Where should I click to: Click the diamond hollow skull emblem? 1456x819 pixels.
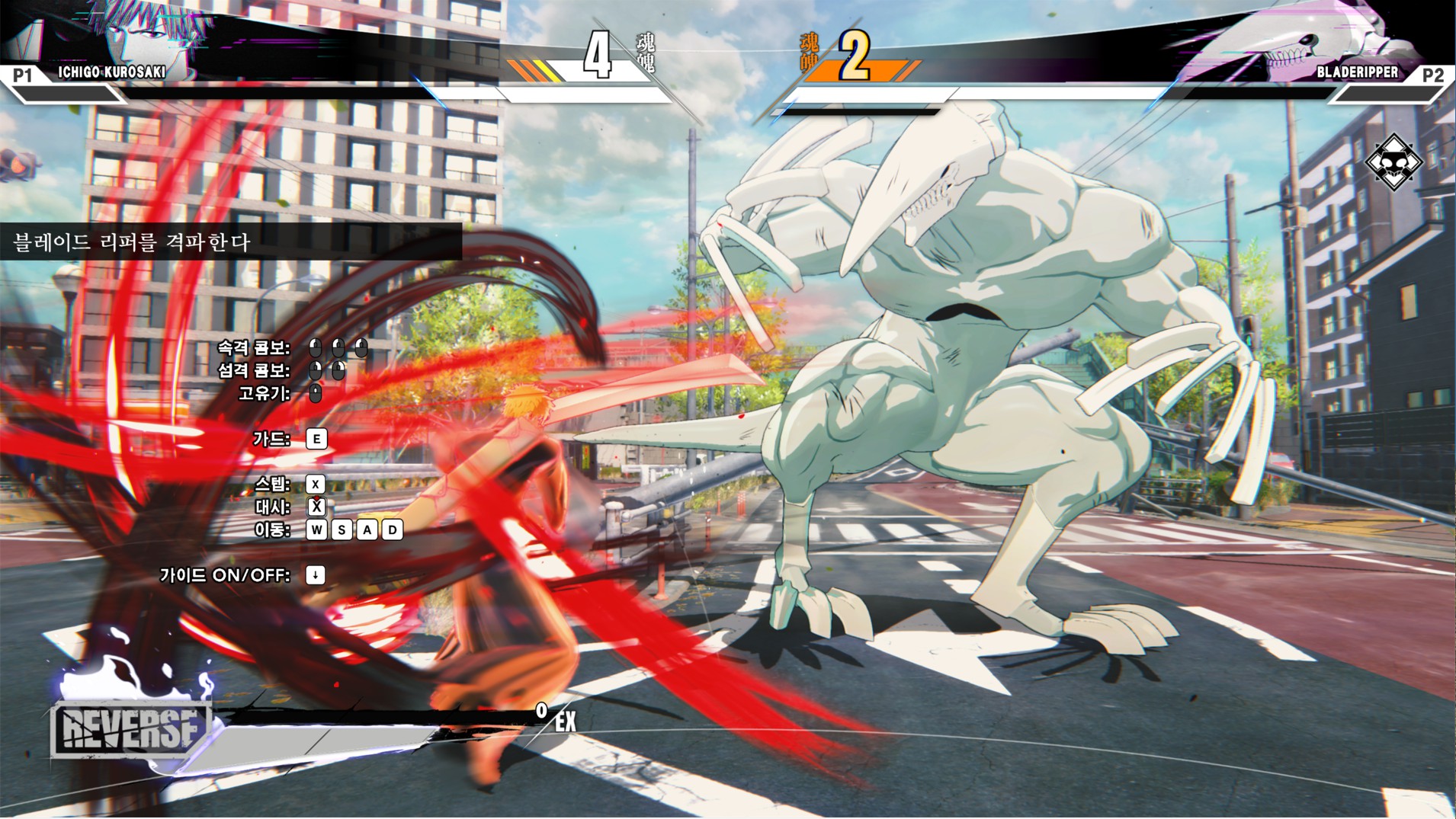[x=1393, y=162]
